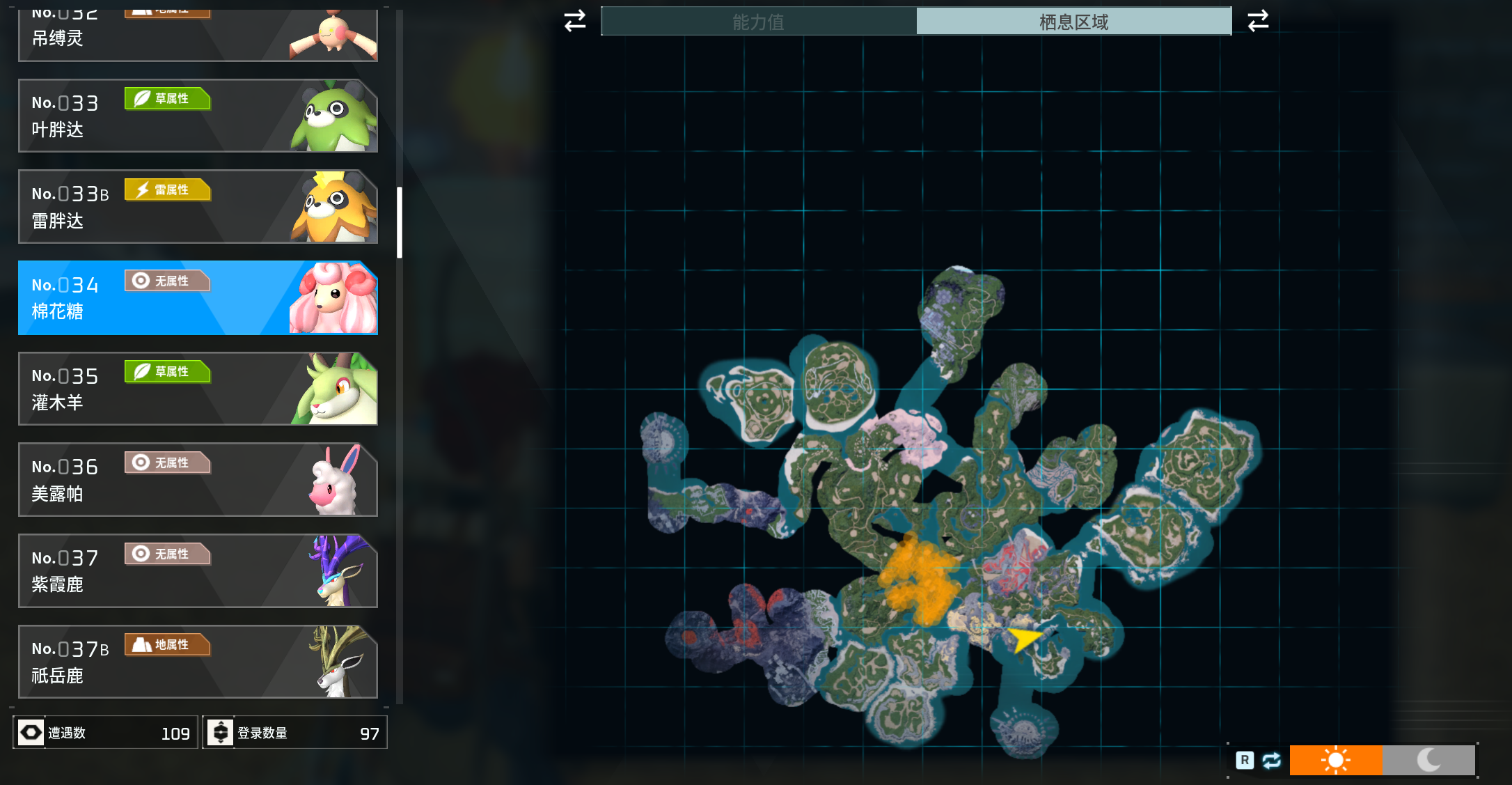Show daytime habitat with the sun button
The image size is (1512, 785).
tap(1335, 760)
